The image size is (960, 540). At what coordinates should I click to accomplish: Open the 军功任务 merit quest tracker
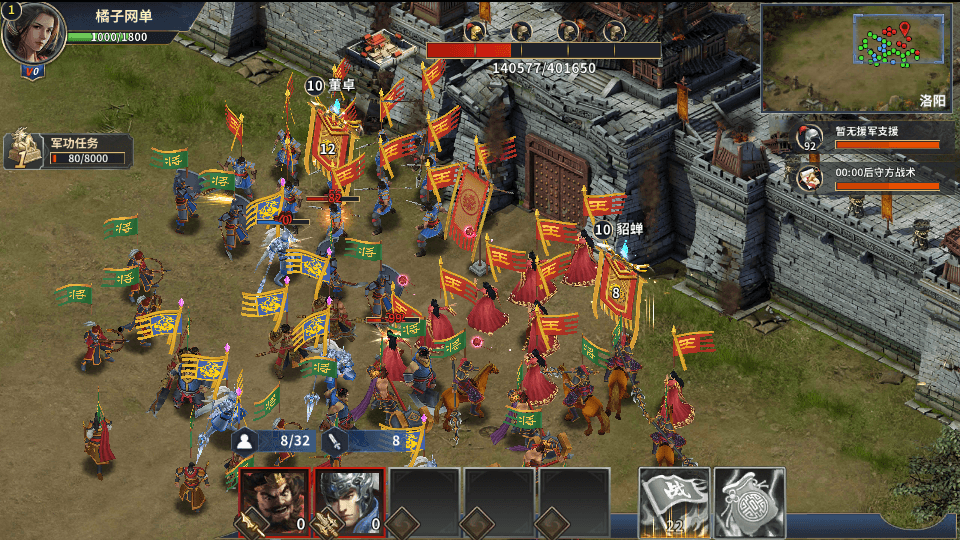coord(70,150)
